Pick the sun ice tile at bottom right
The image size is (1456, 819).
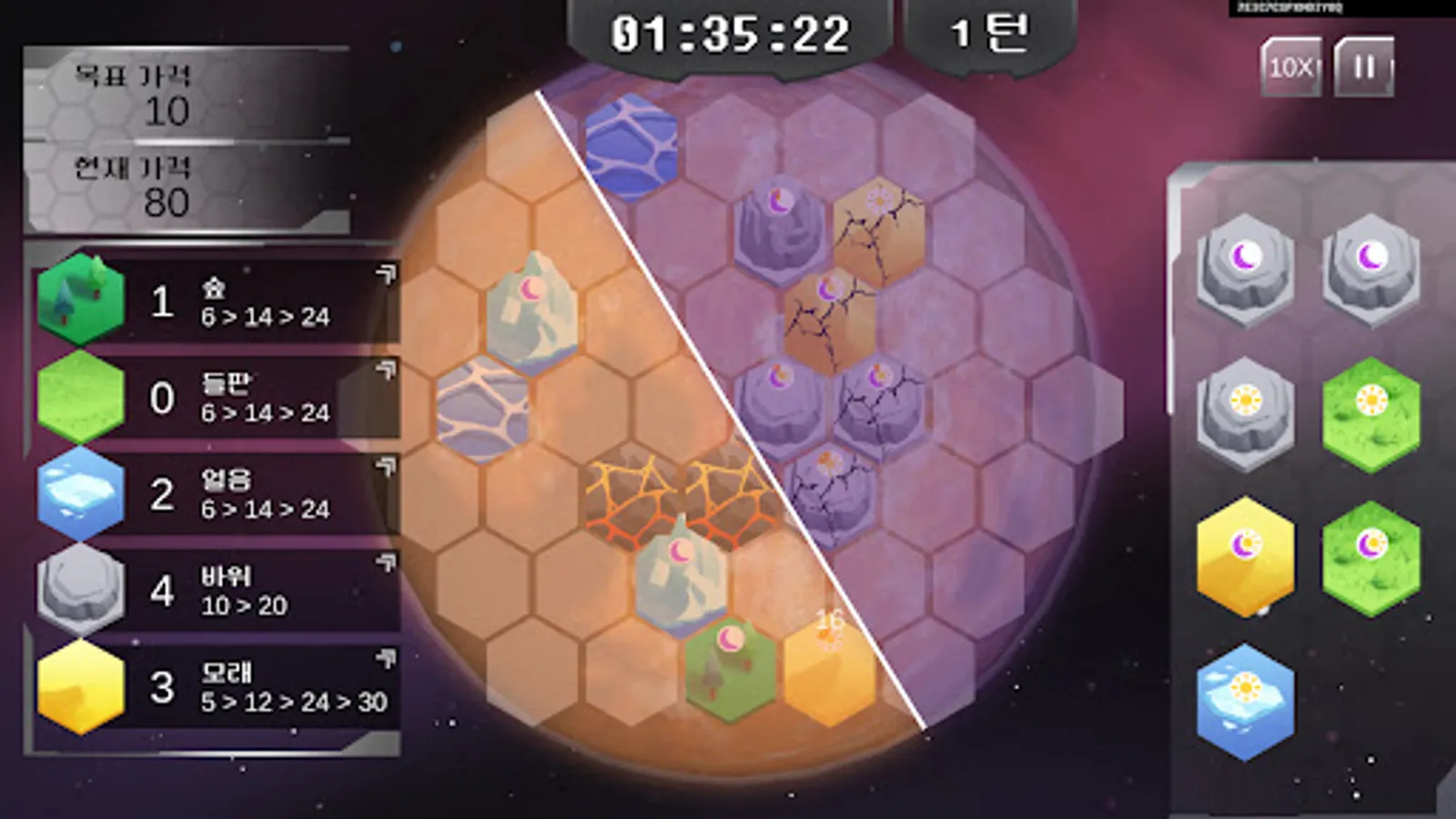click(1244, 701)
